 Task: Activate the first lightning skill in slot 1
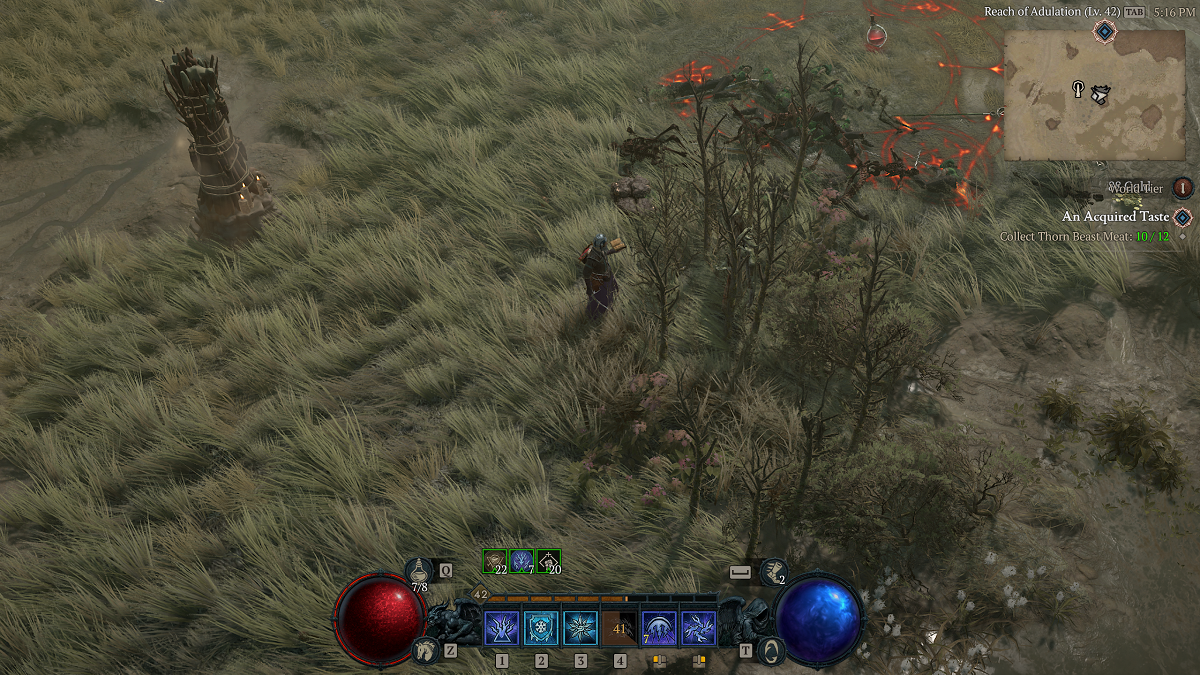point(501,629)
